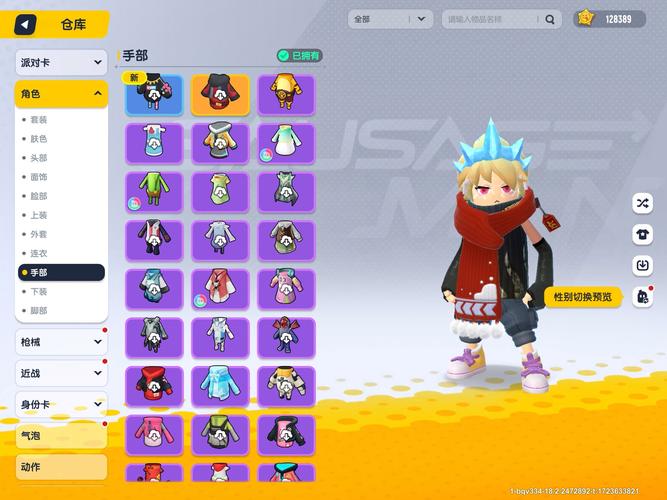Expand the 枪械 category
Image resolution: width=667 pixels, height=500 pixels.
61,342
